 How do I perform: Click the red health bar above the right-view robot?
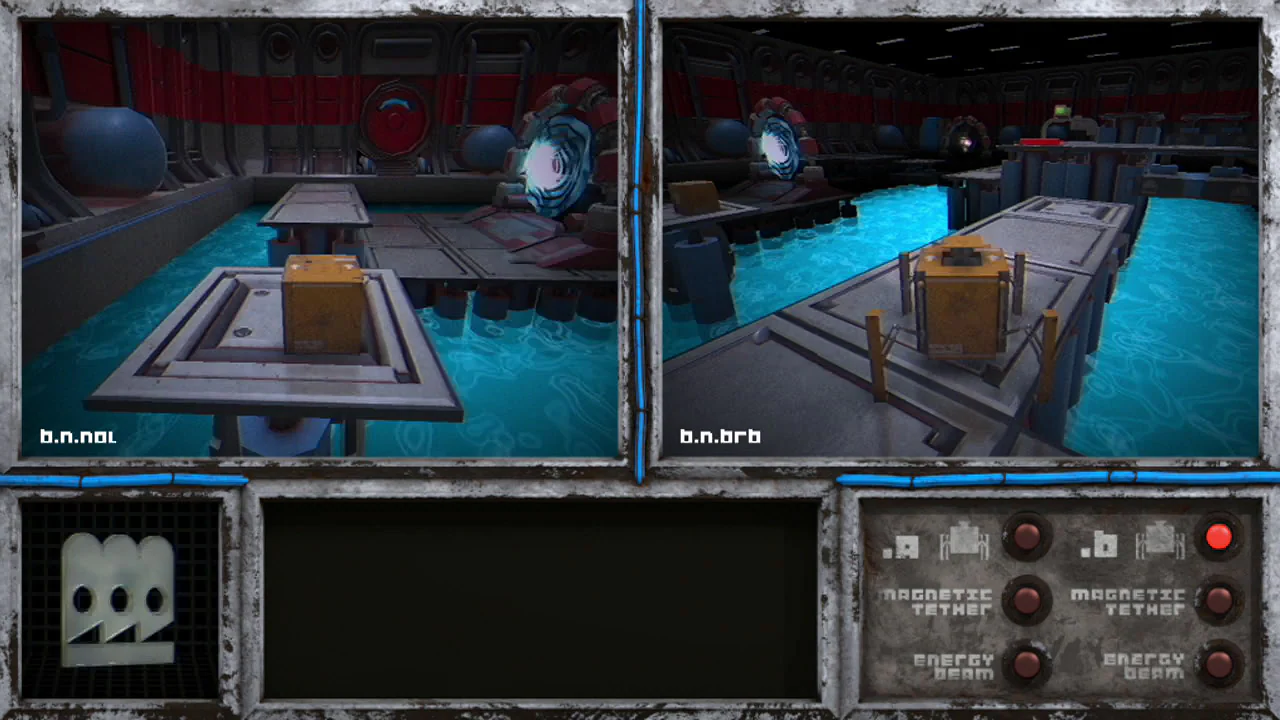click(1040, 141)
